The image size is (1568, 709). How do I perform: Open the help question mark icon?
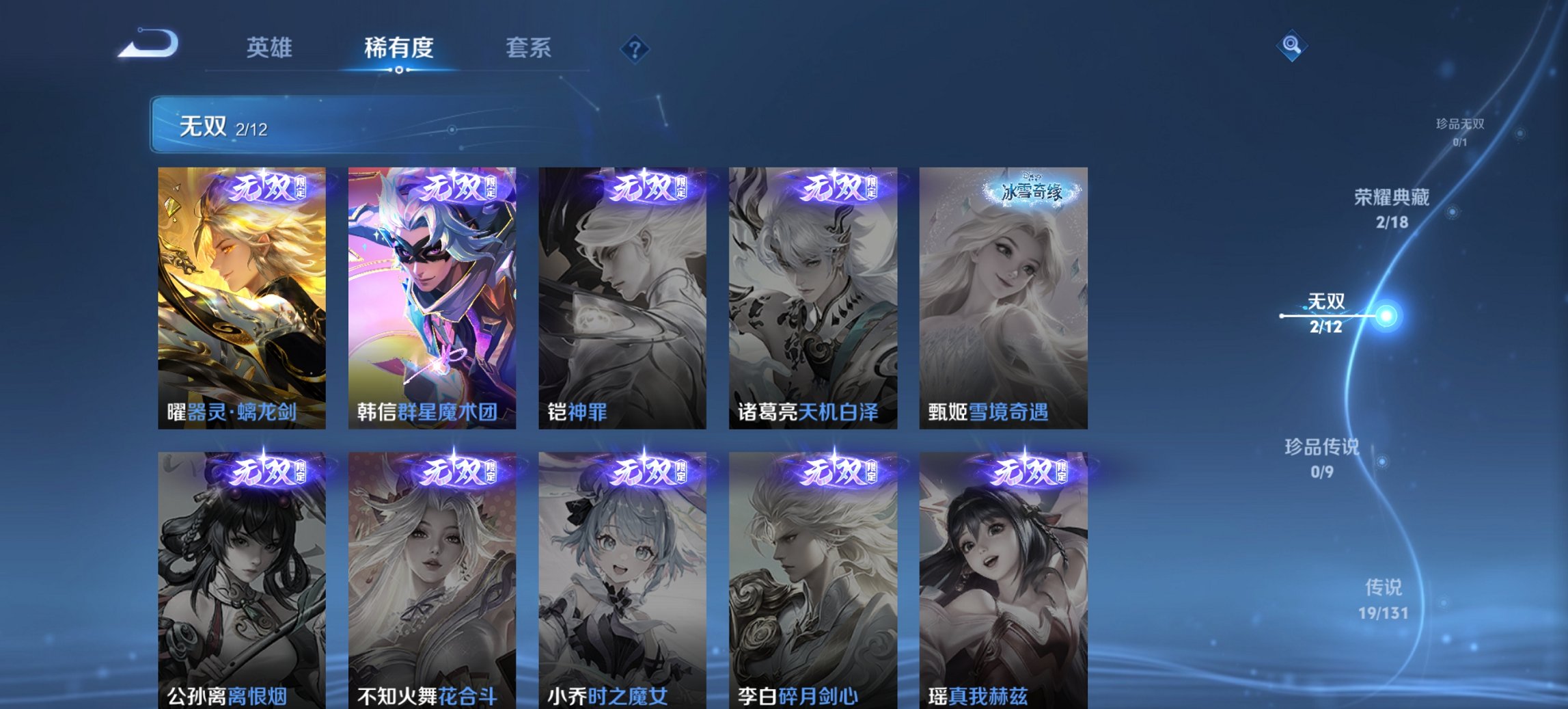point(635,48)
